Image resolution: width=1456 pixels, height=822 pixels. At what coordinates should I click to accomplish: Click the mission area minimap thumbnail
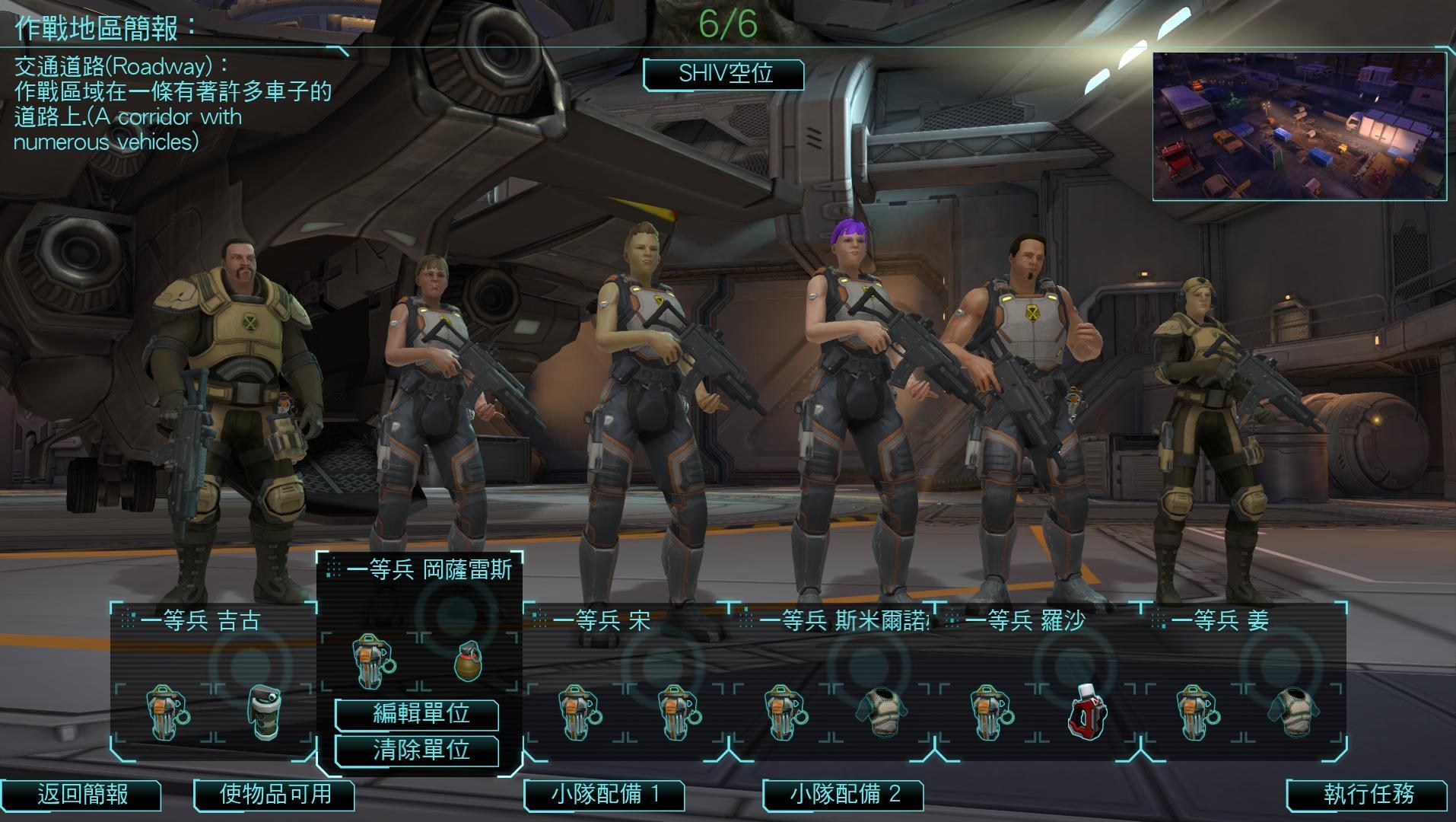1298,125
